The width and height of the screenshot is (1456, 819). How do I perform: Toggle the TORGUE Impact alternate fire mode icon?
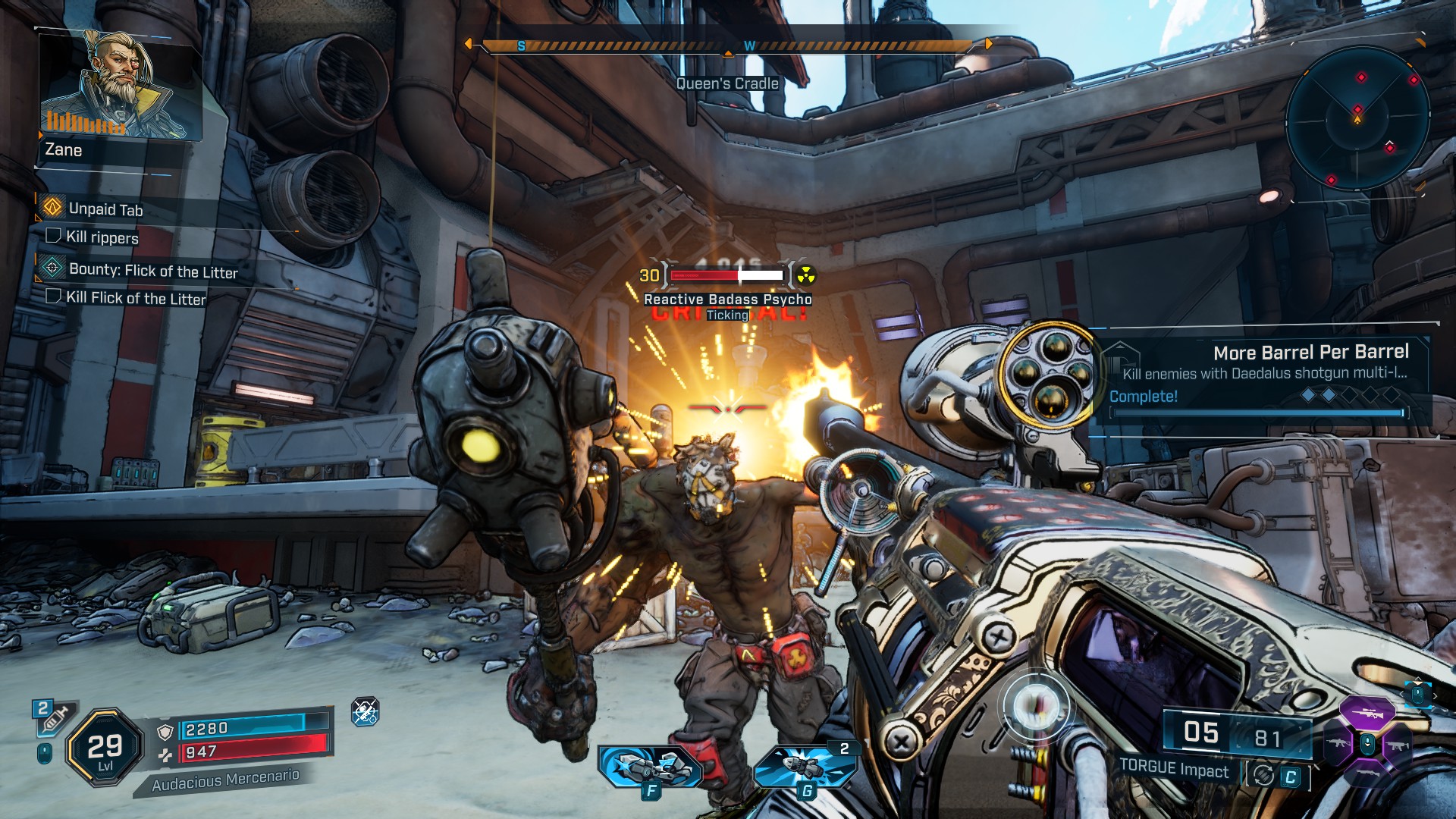[x=1264, y=775]
